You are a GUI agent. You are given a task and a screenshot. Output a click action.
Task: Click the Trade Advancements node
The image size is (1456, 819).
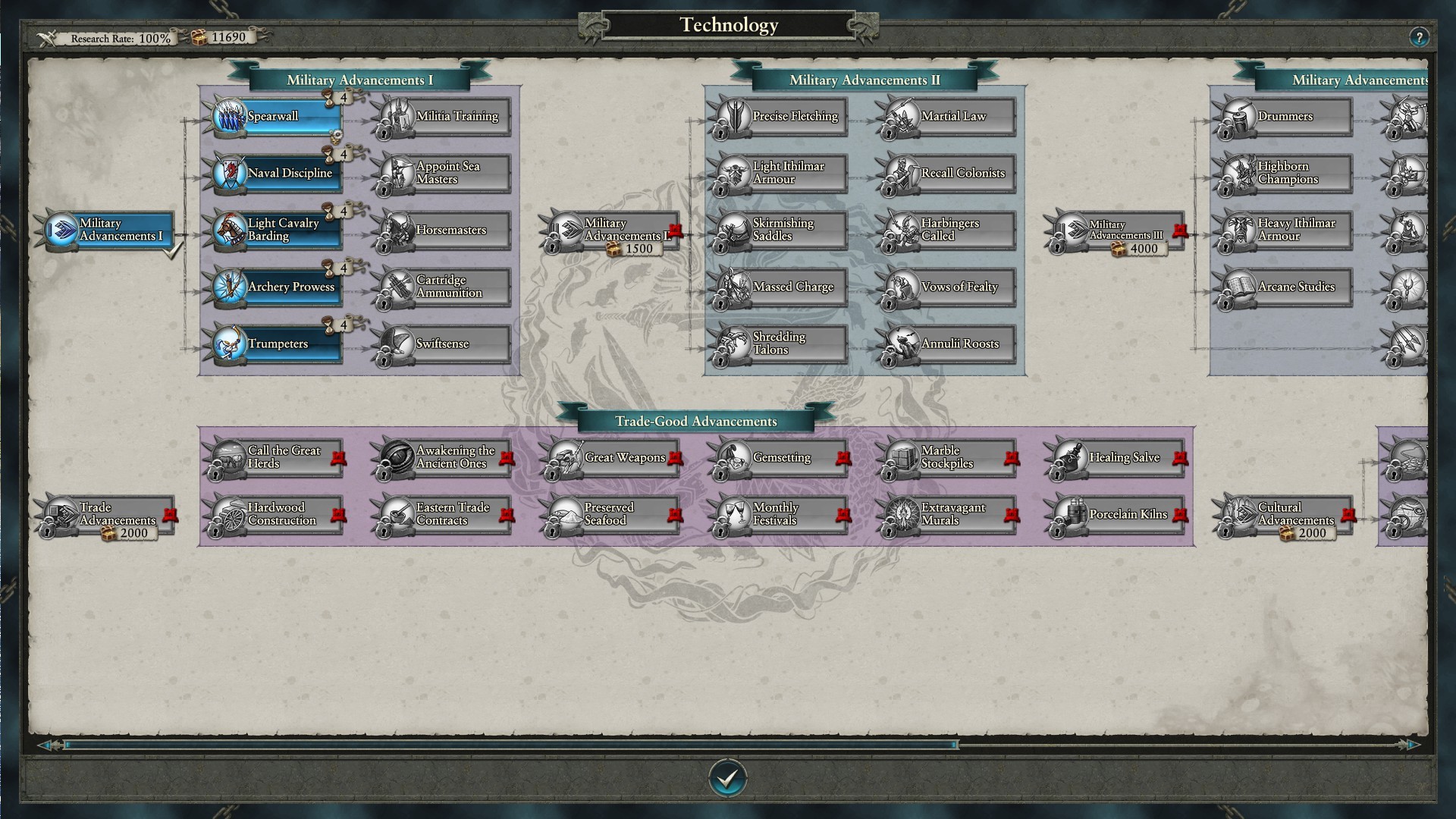coord(108,515)
